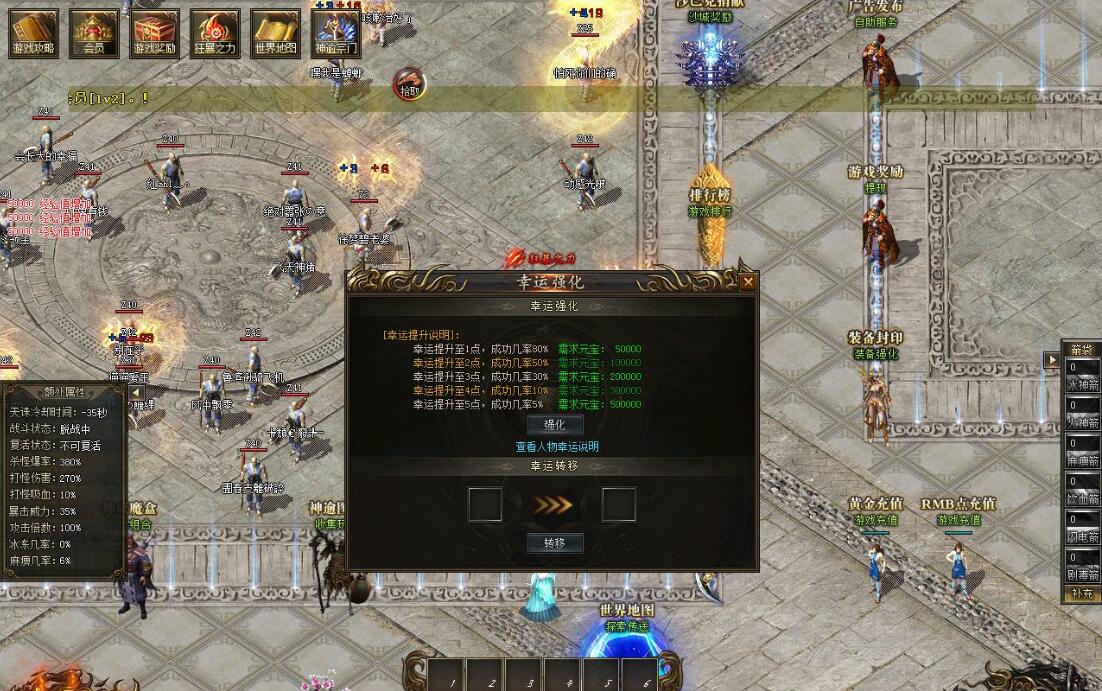Select the 火神箭 arrow slot
Viewport: 1102px width, 691px height.
tap(1081, 413)
